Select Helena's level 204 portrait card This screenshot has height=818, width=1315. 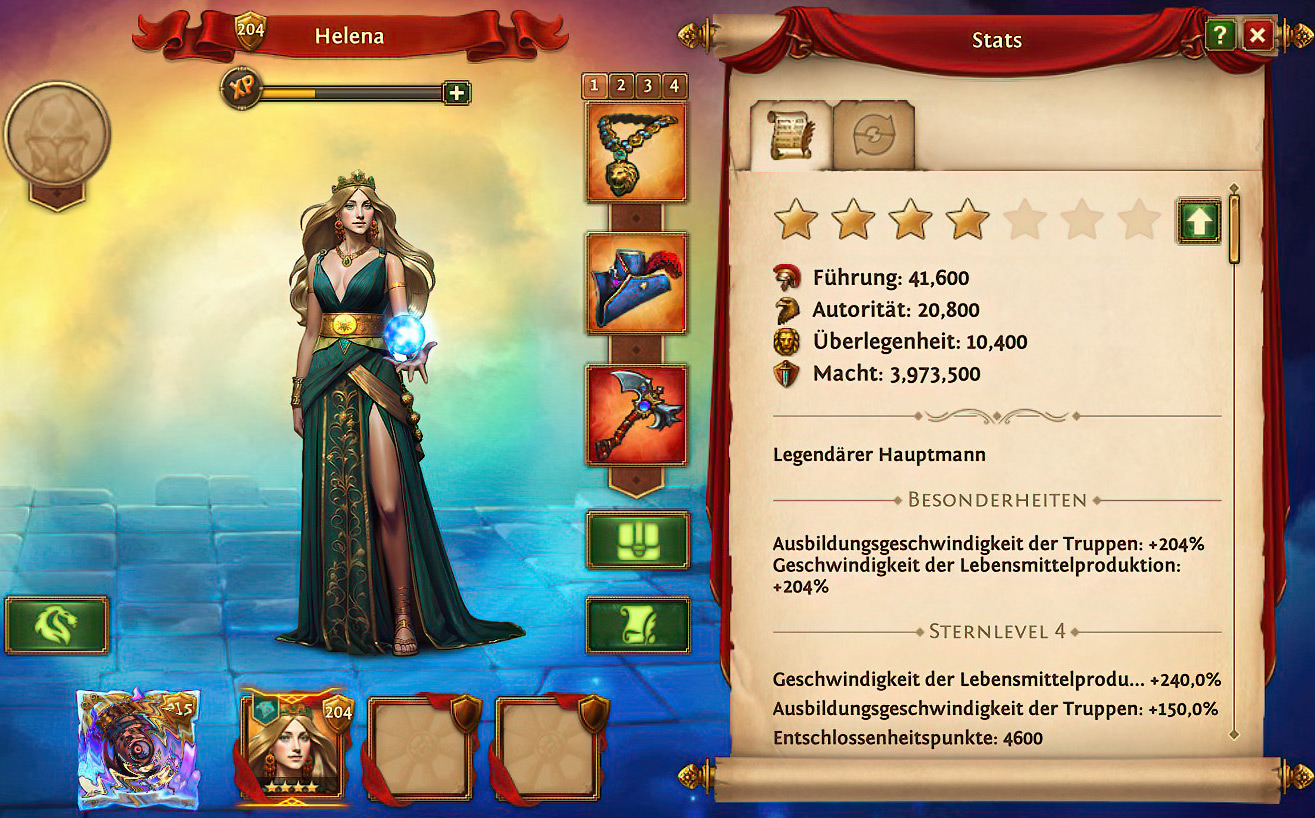292,747
